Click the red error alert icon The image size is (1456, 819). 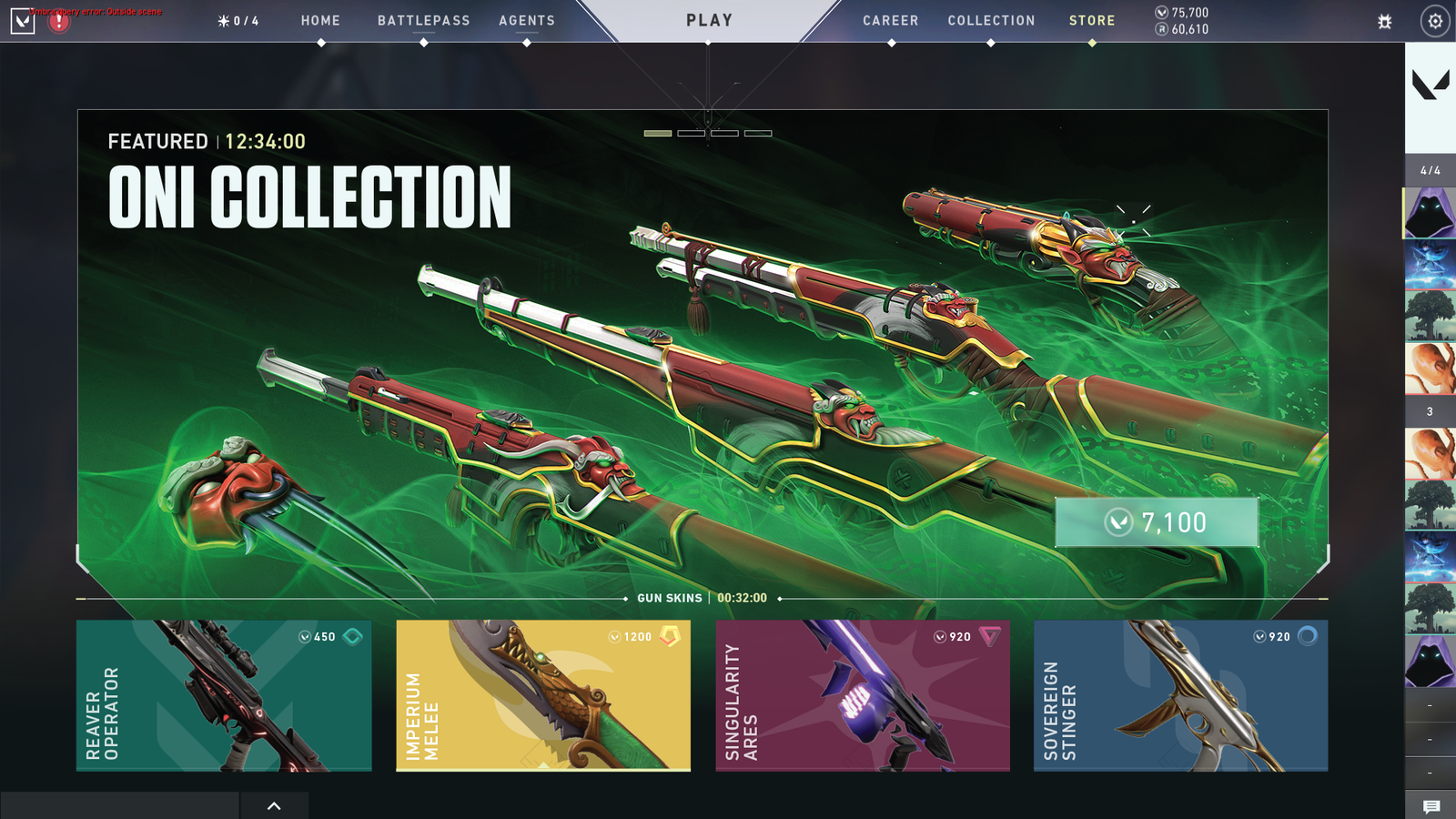(59, 21)
